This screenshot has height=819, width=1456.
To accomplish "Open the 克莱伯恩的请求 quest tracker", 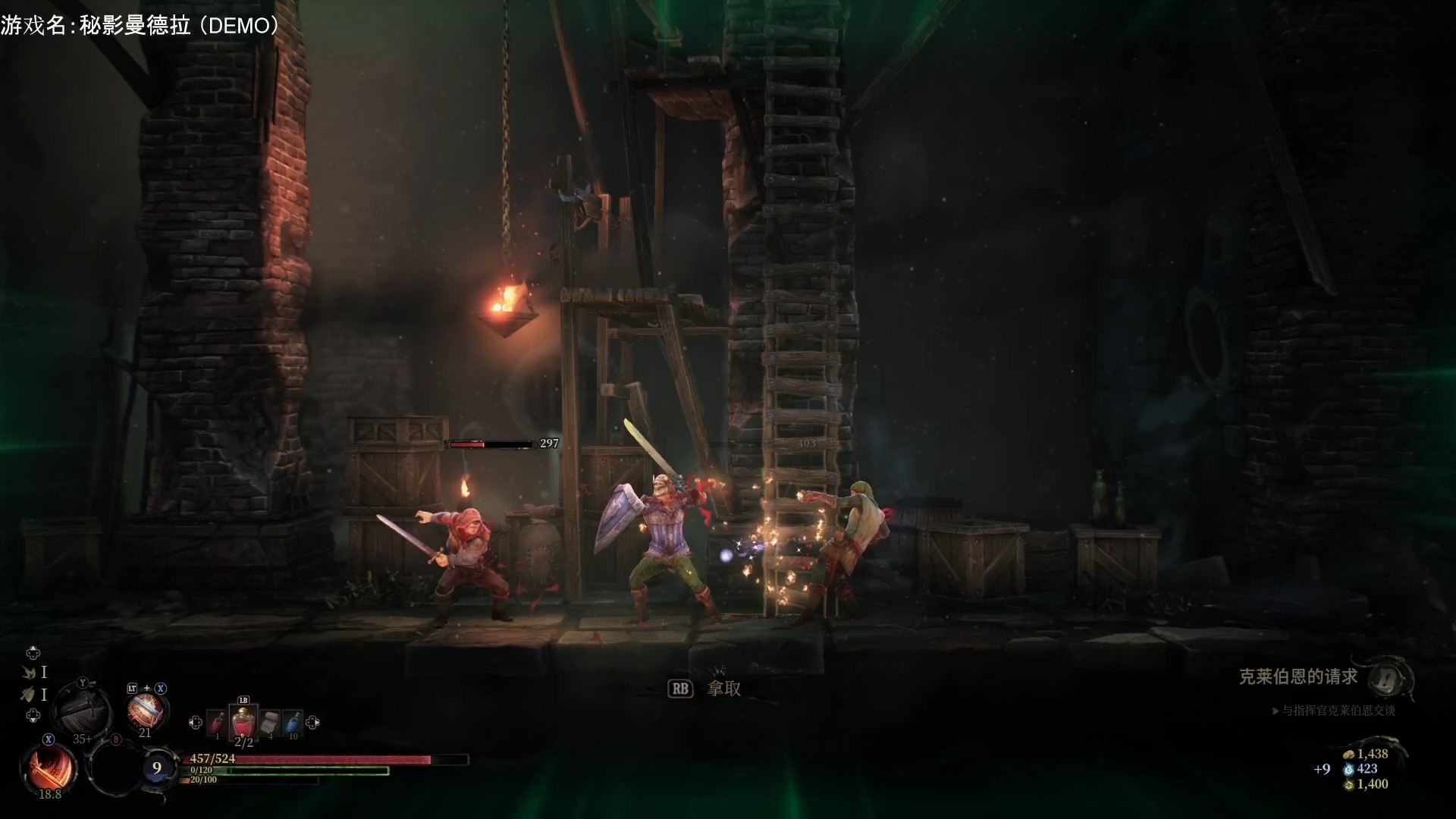I will point(1298,676).
